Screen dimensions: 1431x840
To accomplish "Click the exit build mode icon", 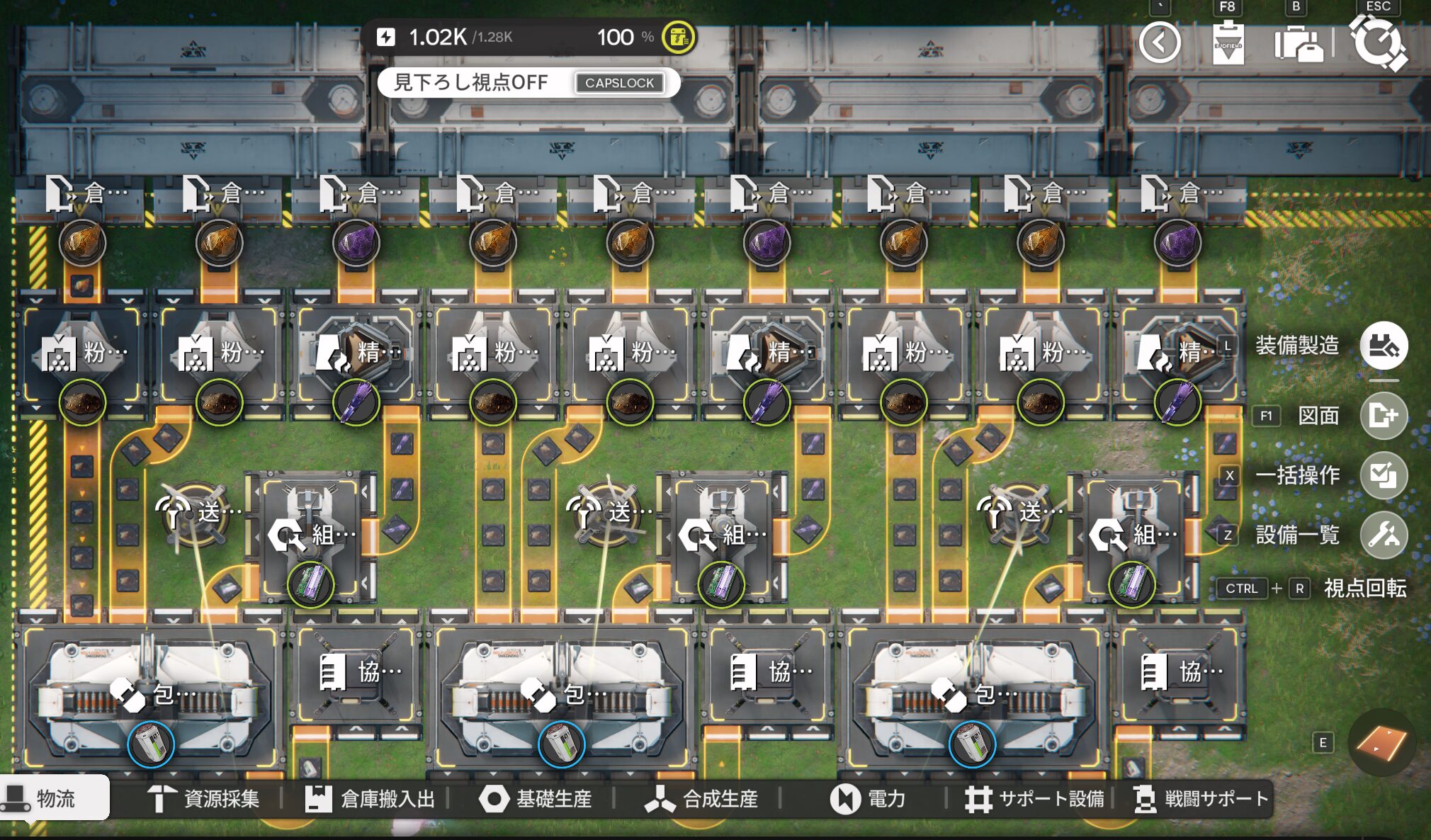I will tap(1379, 43).
